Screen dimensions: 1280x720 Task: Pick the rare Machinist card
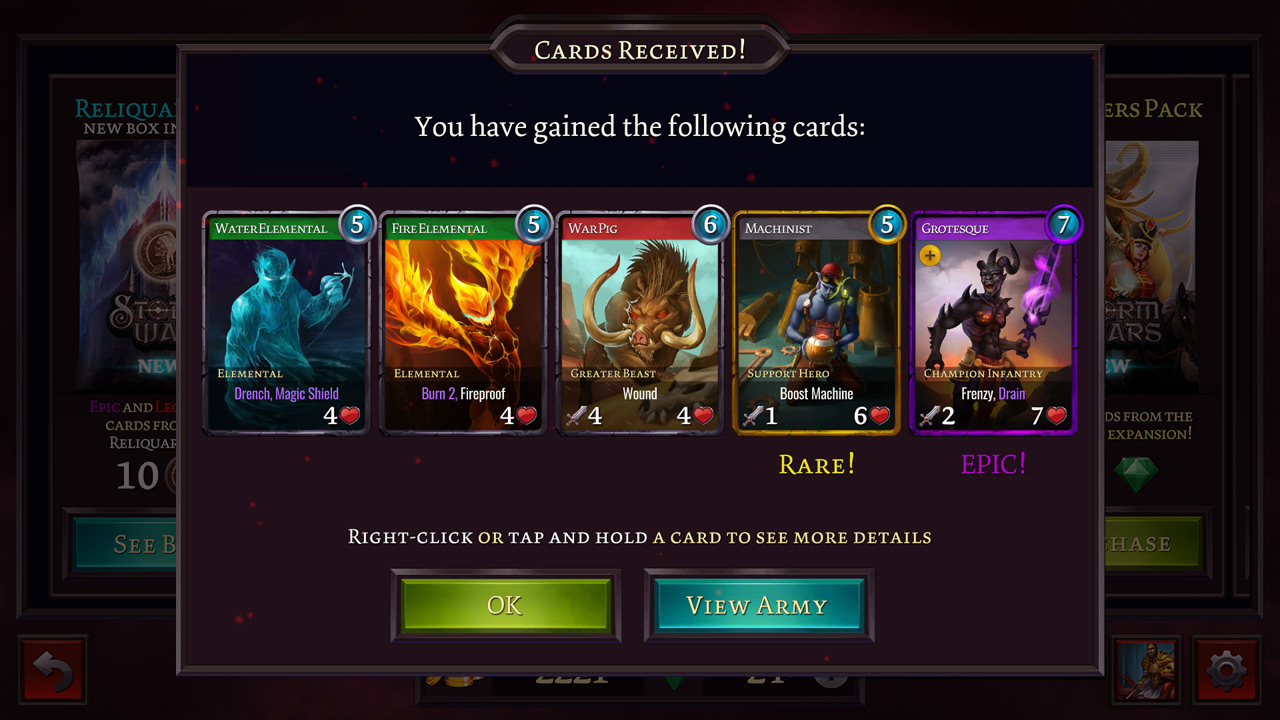coord(817,323)
